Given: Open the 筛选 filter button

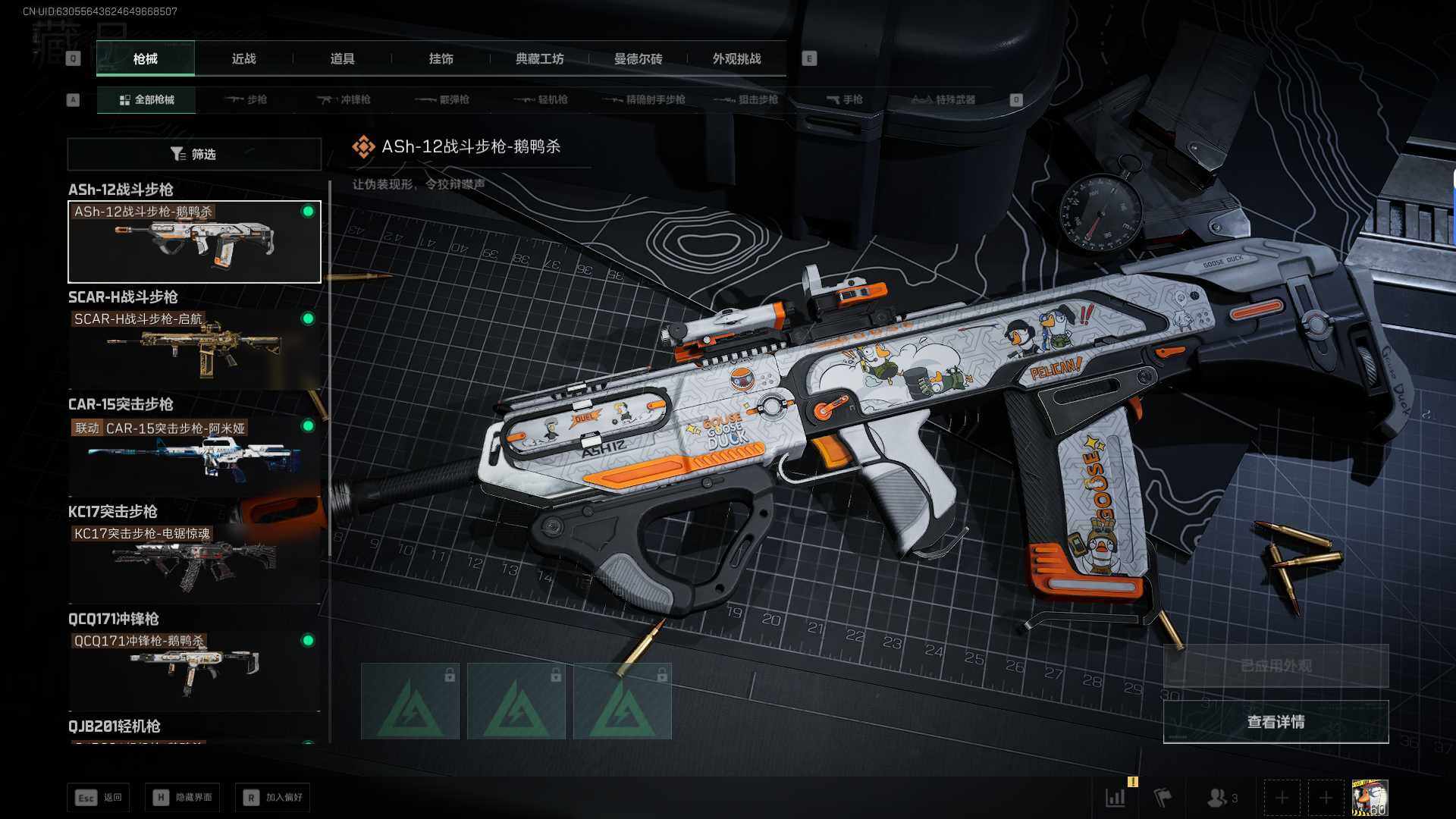Looking at the screenshot, I should coord(194,155).
